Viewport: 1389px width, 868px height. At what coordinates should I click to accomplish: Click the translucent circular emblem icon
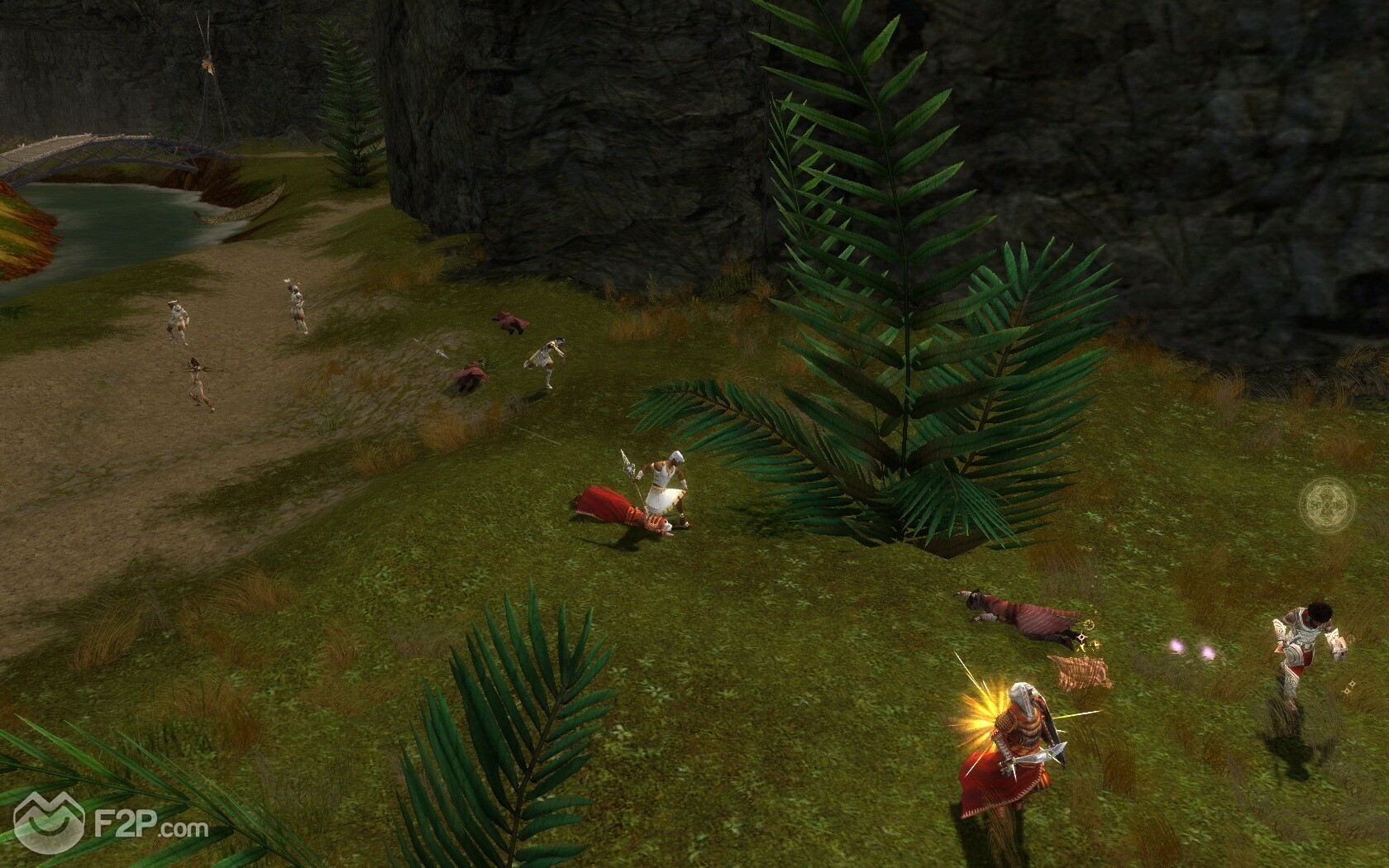(1327, 503)
